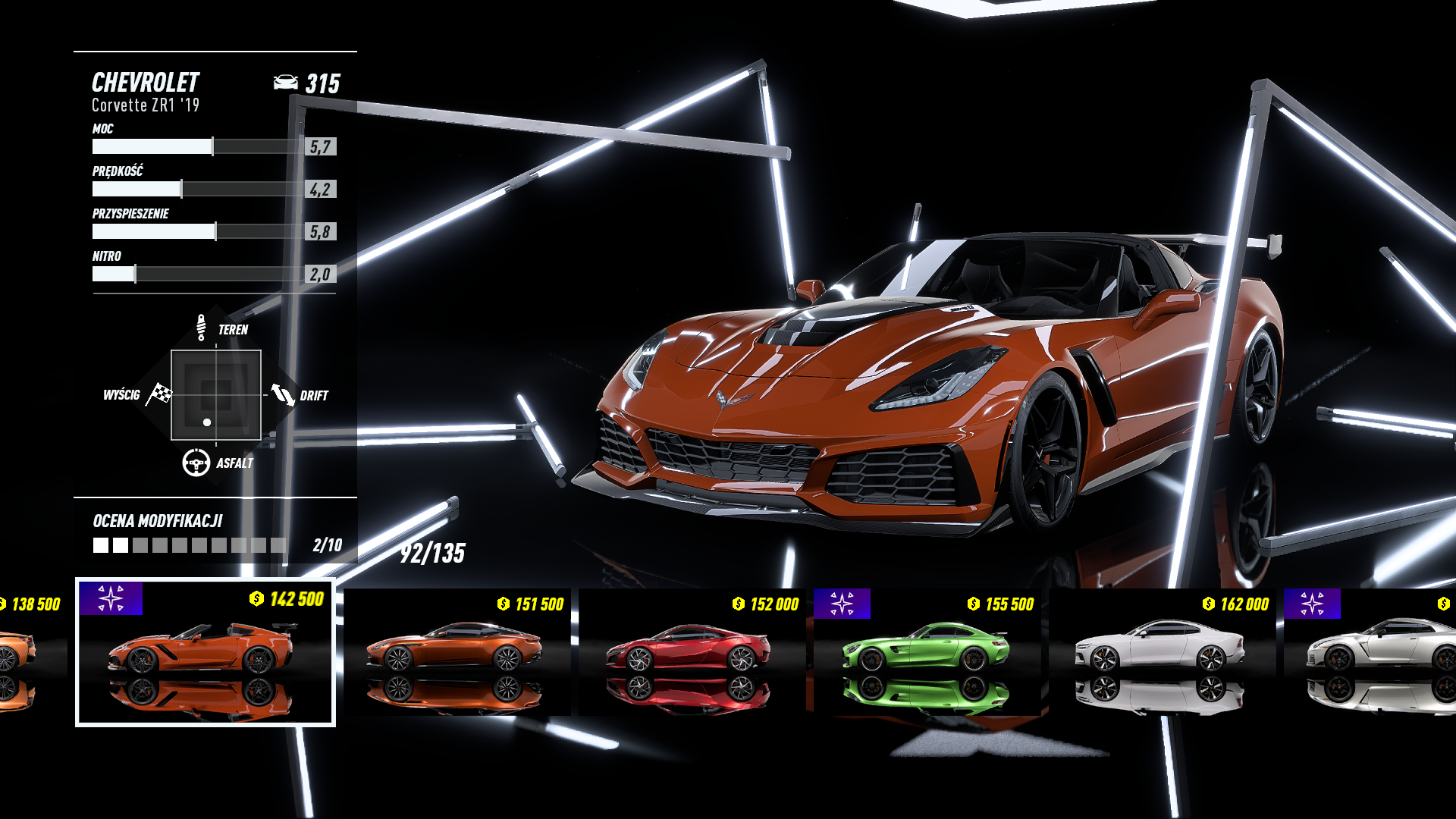Choose the orange coupe priced 151 500
The image size is (1456, 819).
tap(457, 652)
